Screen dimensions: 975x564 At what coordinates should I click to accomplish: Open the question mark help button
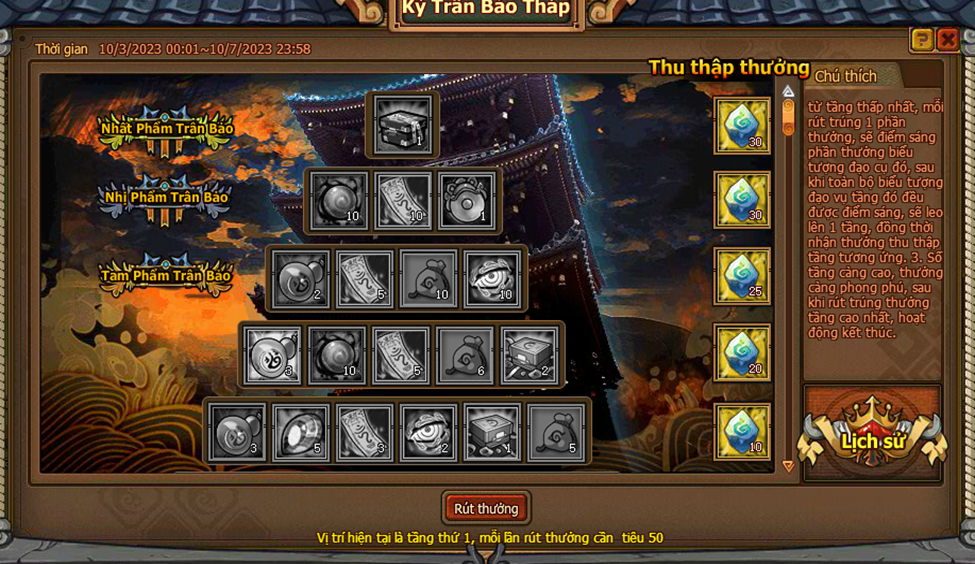point(921,39)
